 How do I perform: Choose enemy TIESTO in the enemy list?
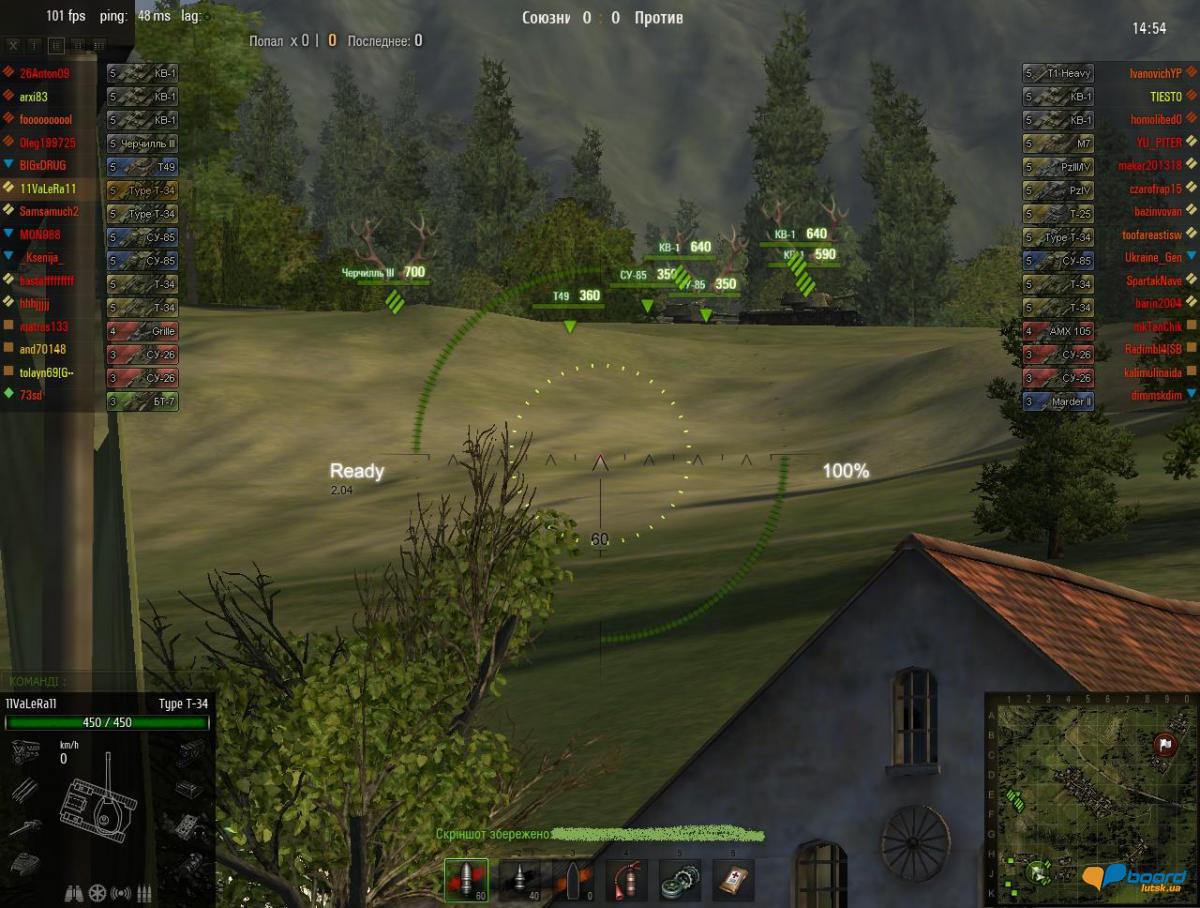pos(1108,96)
